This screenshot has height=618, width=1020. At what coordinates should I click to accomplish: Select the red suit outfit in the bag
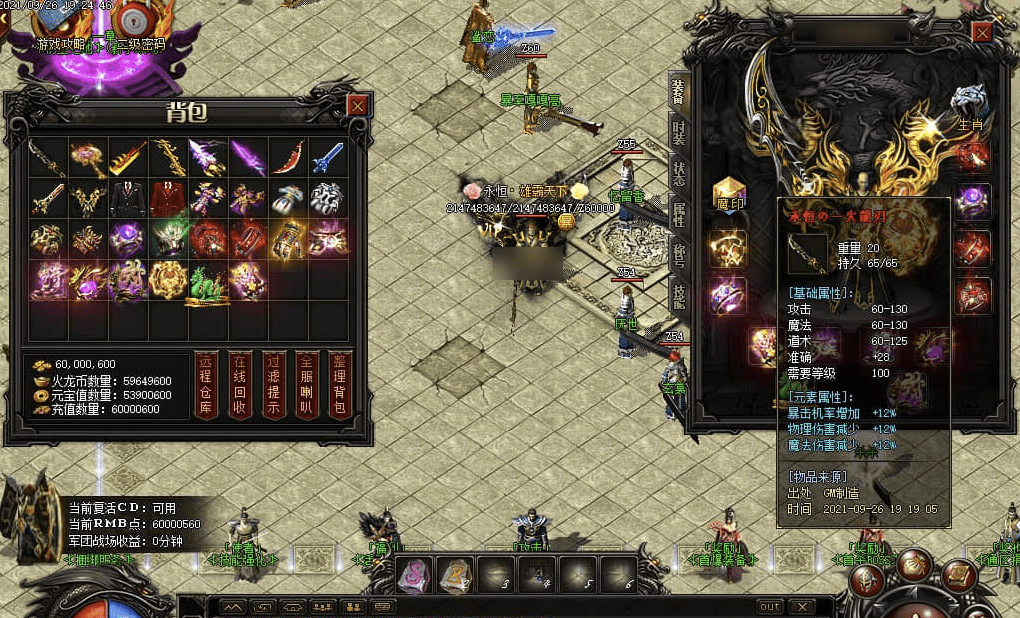click(167, 197)
